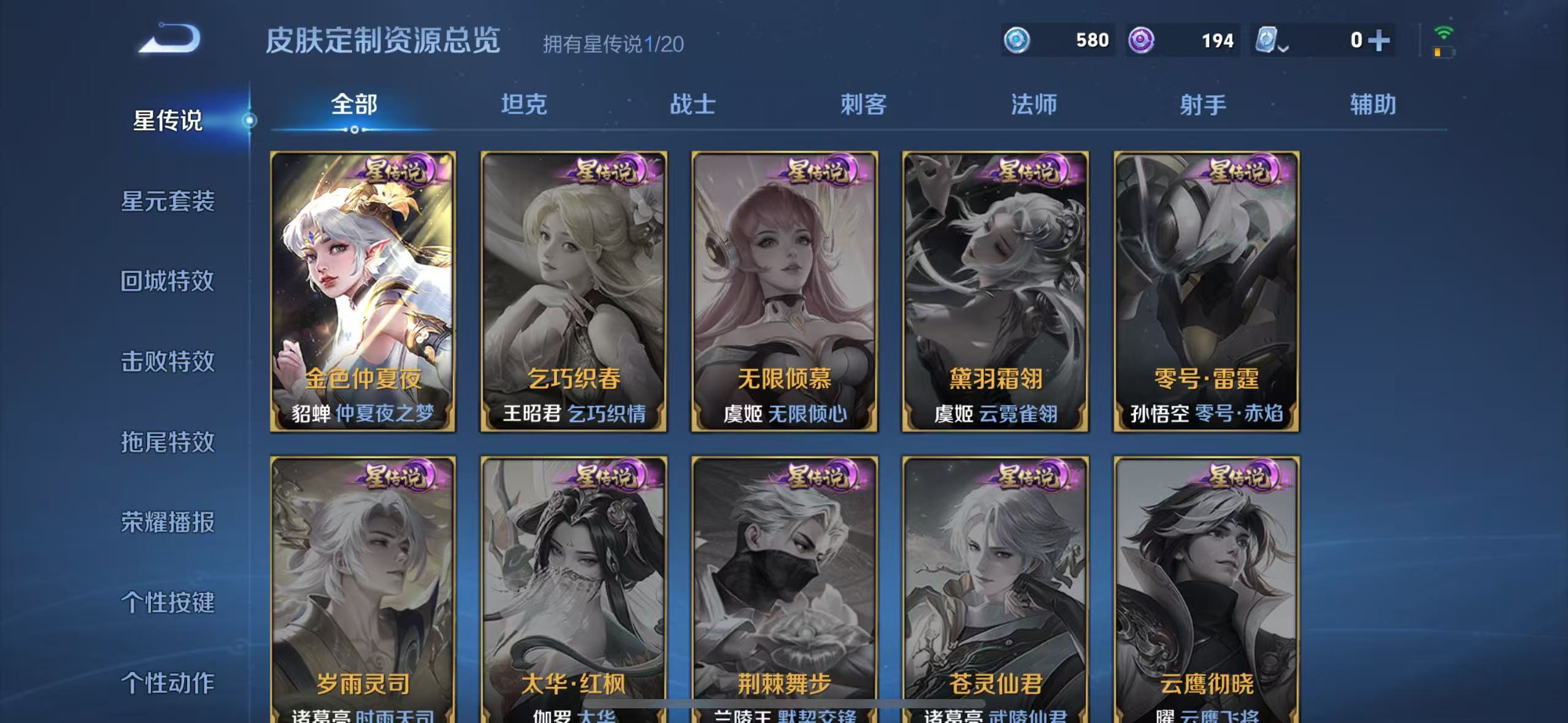Open 回城特效 from the sidebar

click(170, 282)
